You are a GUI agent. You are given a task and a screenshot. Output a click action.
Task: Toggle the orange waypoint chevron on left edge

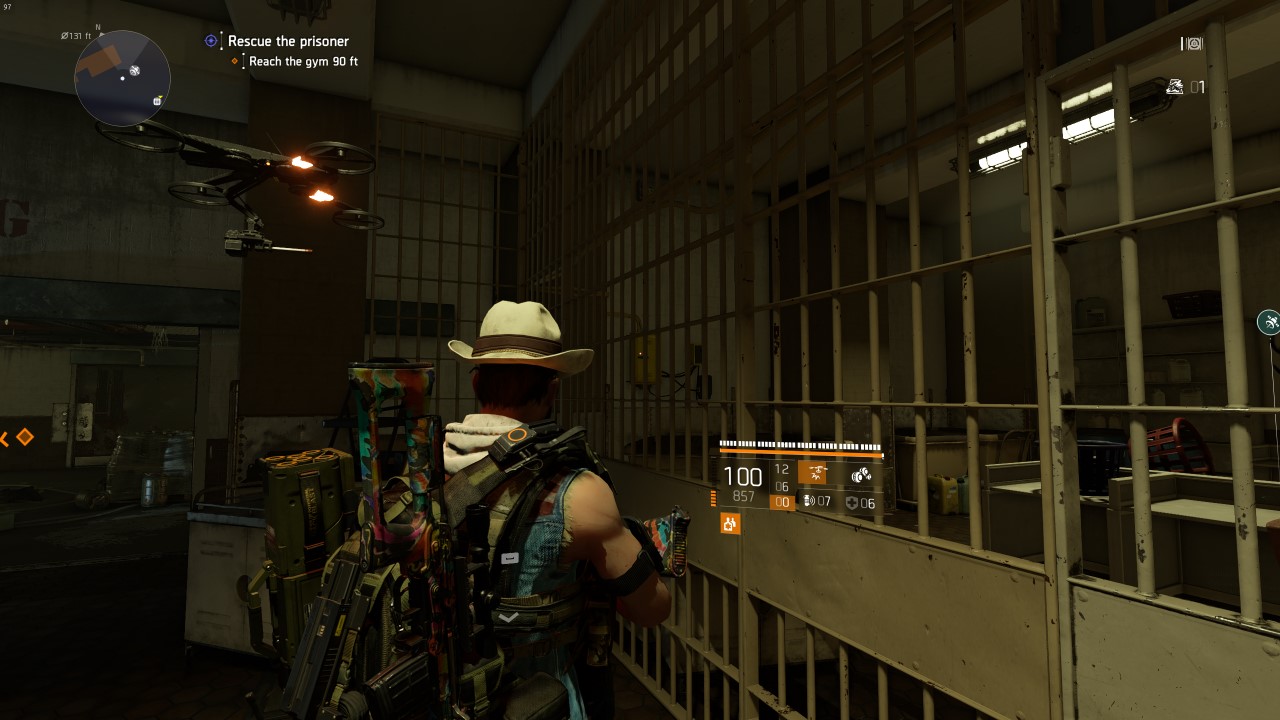tap(5, 436)
